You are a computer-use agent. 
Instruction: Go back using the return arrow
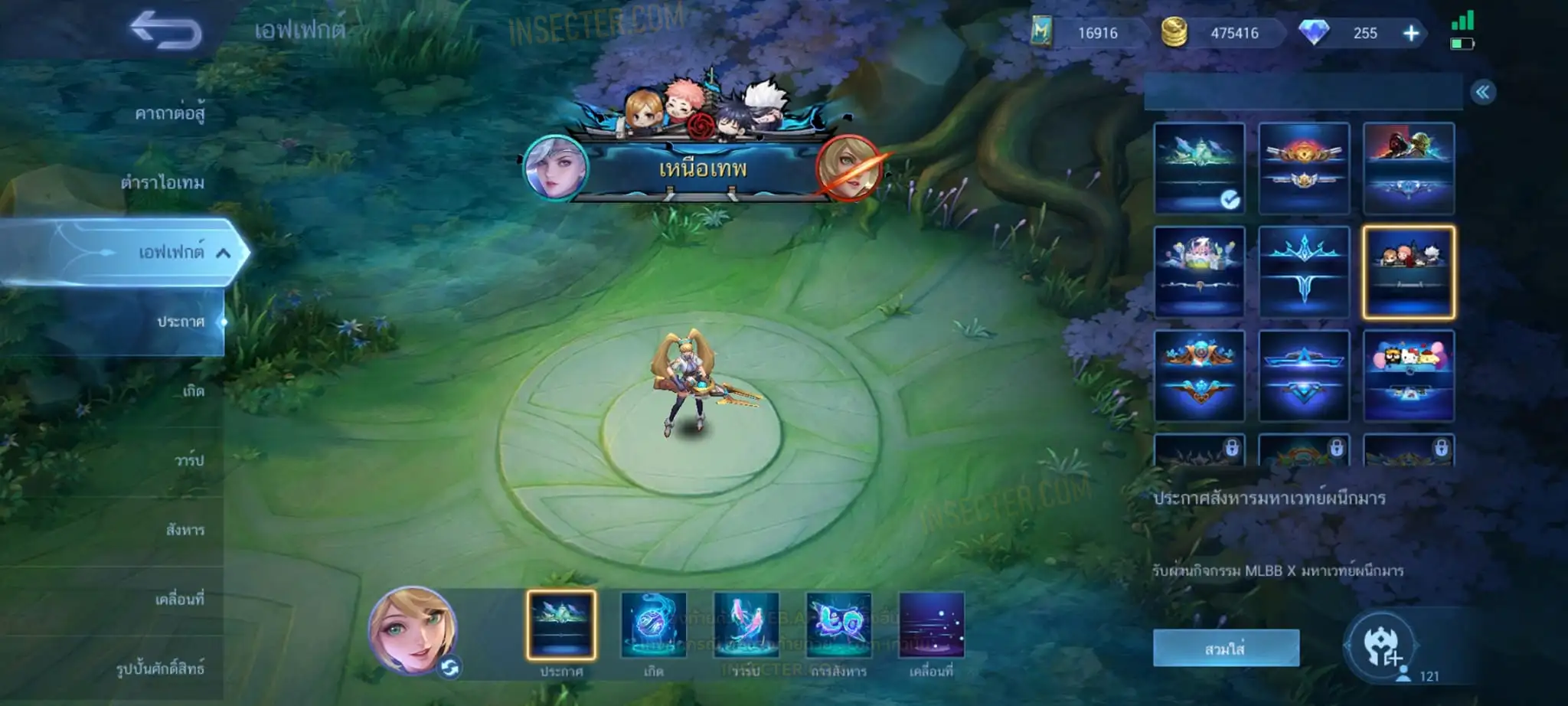[x=165, y=31]
